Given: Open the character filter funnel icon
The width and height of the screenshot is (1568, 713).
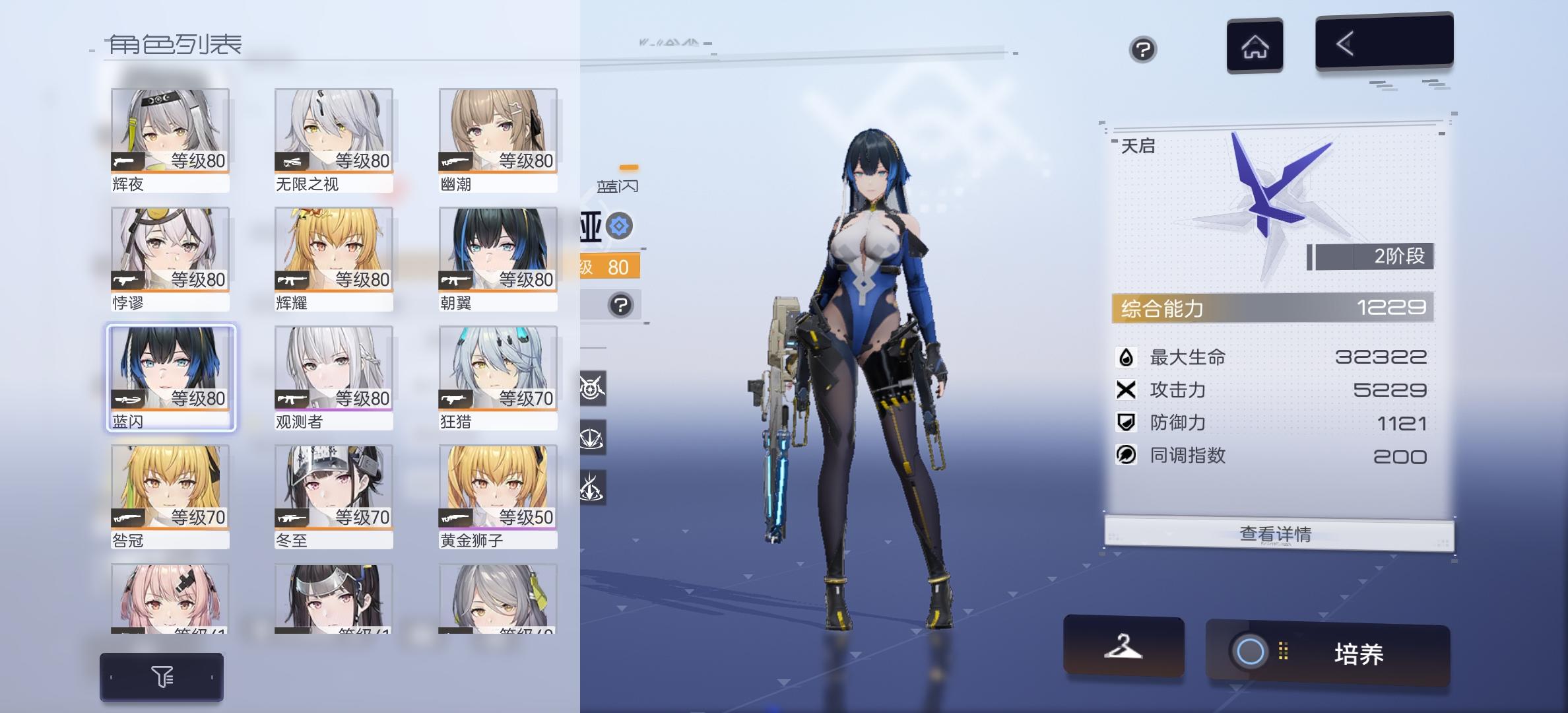Looking at the screenshot, I should pos(162,676).
